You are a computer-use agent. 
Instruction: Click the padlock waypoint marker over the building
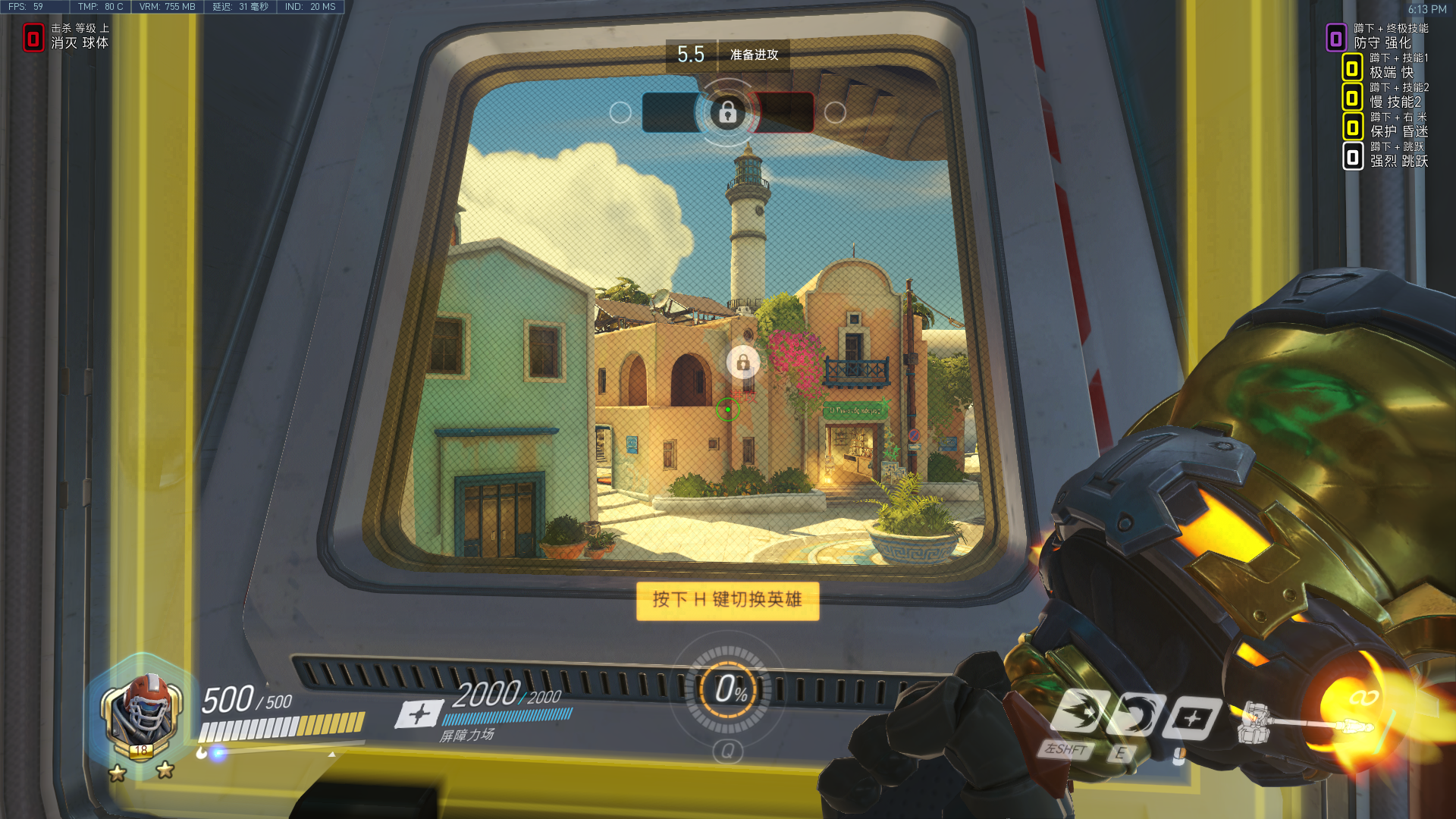coord(743,362)
